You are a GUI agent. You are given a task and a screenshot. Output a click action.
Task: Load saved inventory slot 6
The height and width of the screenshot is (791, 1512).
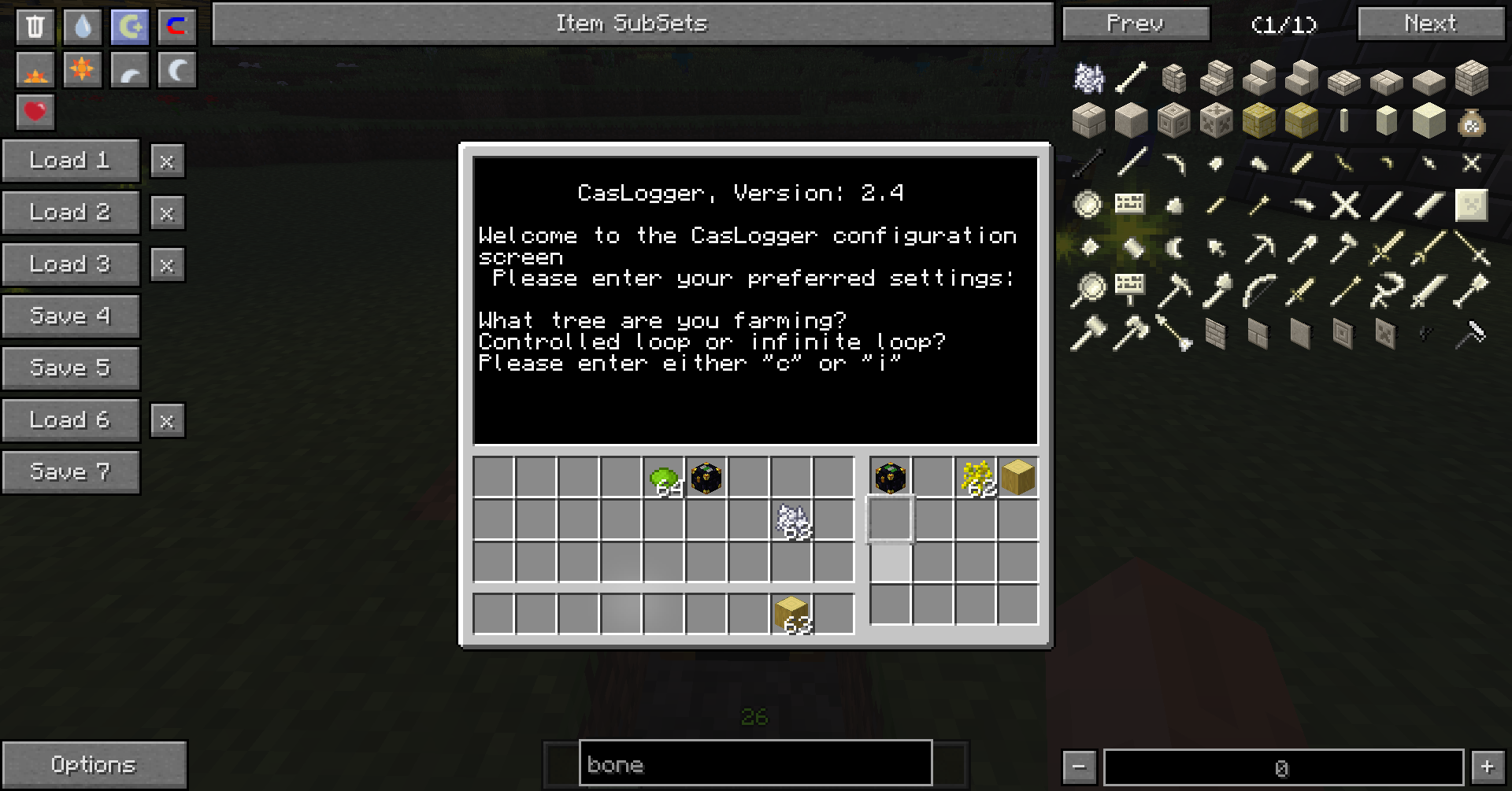(70, 420)
